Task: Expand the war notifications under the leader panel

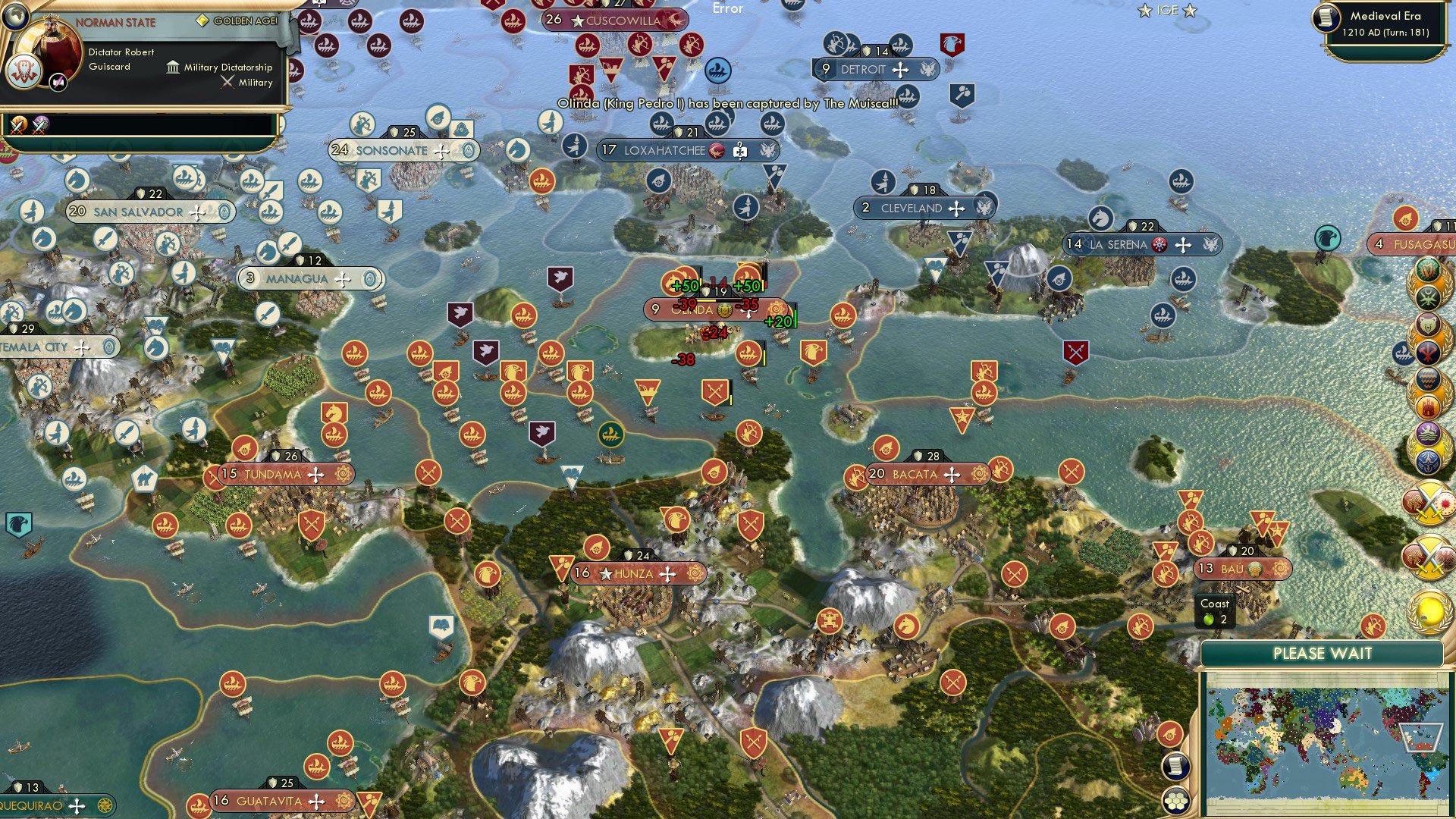Action: tap(19, 126)
